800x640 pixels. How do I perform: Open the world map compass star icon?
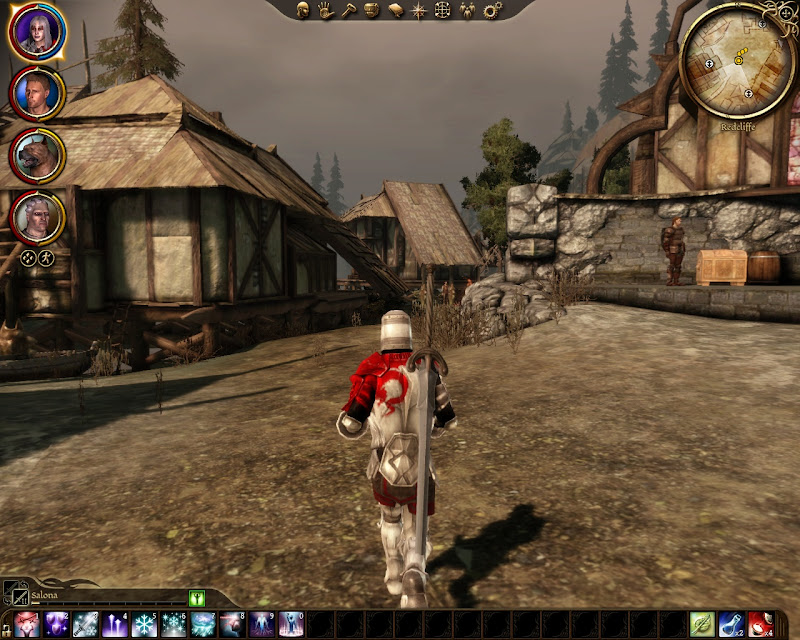point(420,10)
